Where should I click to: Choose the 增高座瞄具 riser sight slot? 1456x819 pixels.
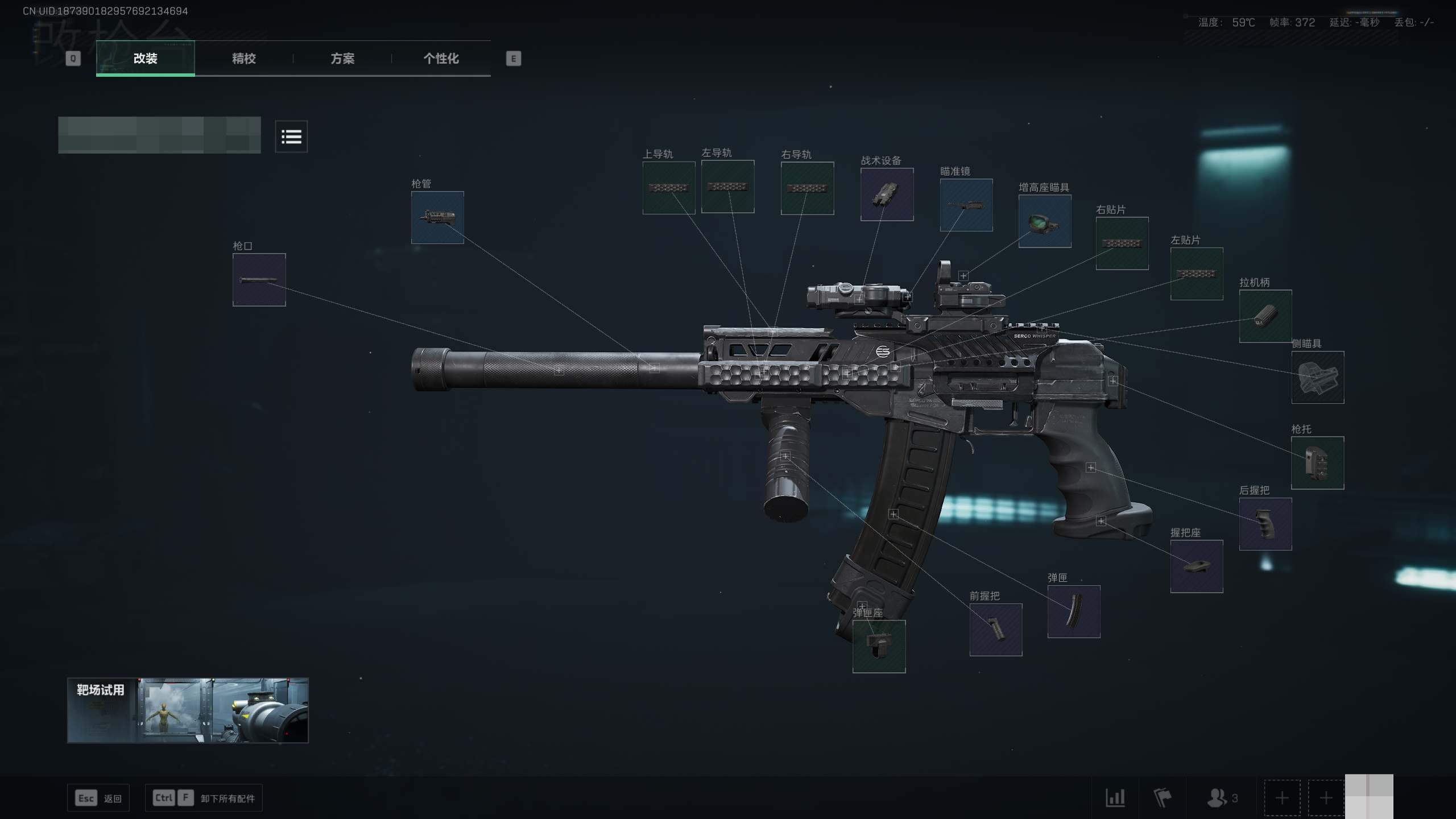pyautogui.click(x=1044, y=221)
